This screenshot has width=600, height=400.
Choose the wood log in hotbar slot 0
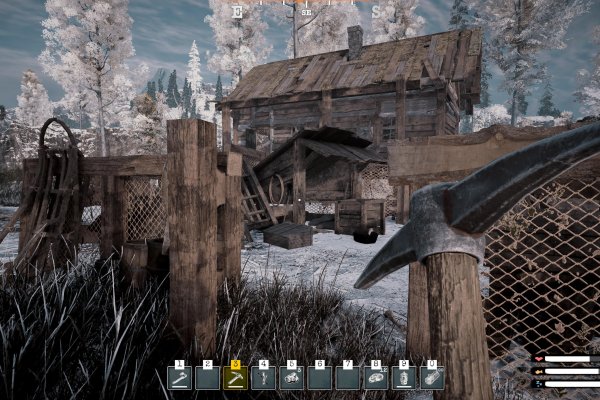tap(432, 378)
